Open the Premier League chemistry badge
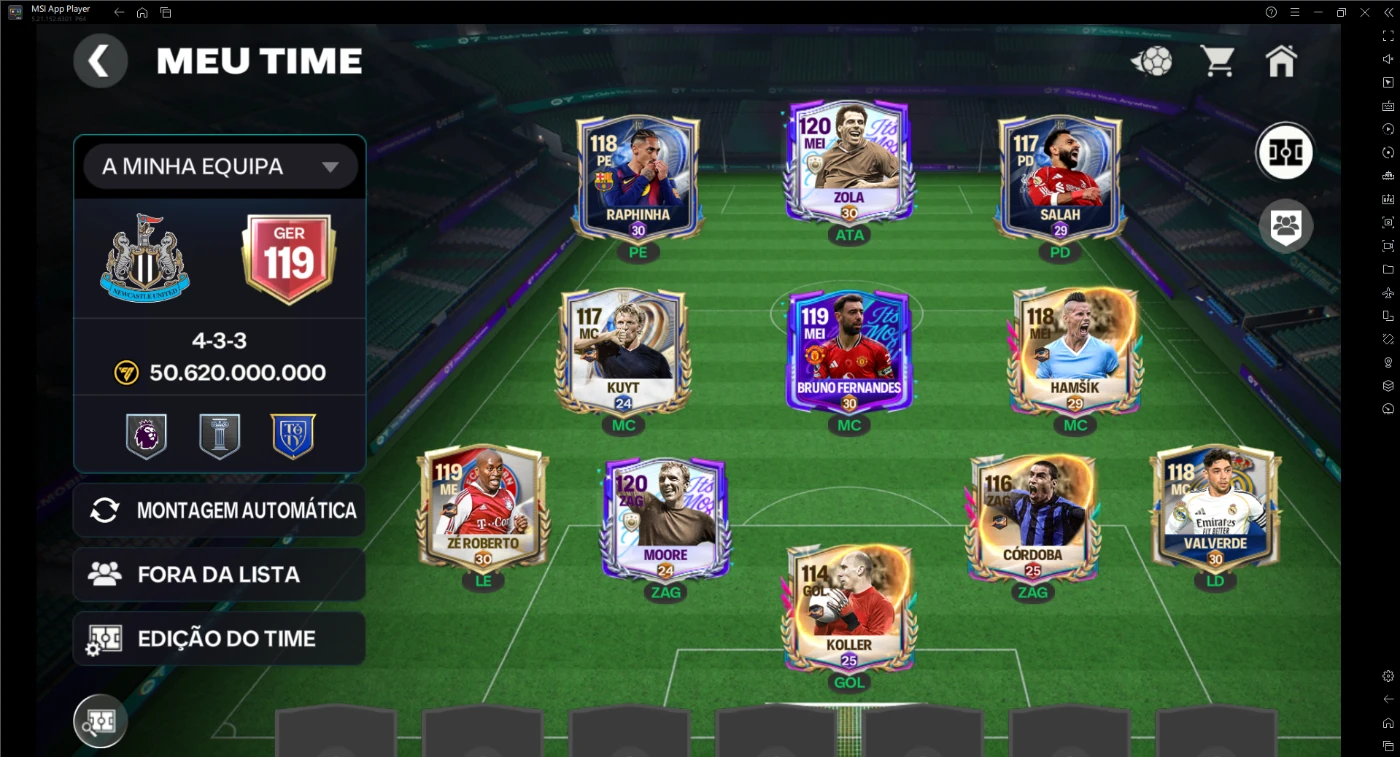 click(146, 437)
